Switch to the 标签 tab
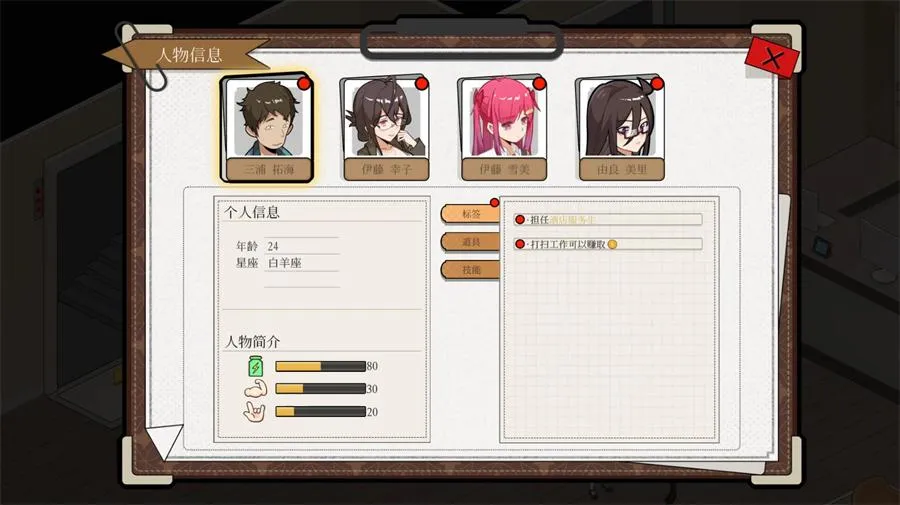 tap(470, 213)
